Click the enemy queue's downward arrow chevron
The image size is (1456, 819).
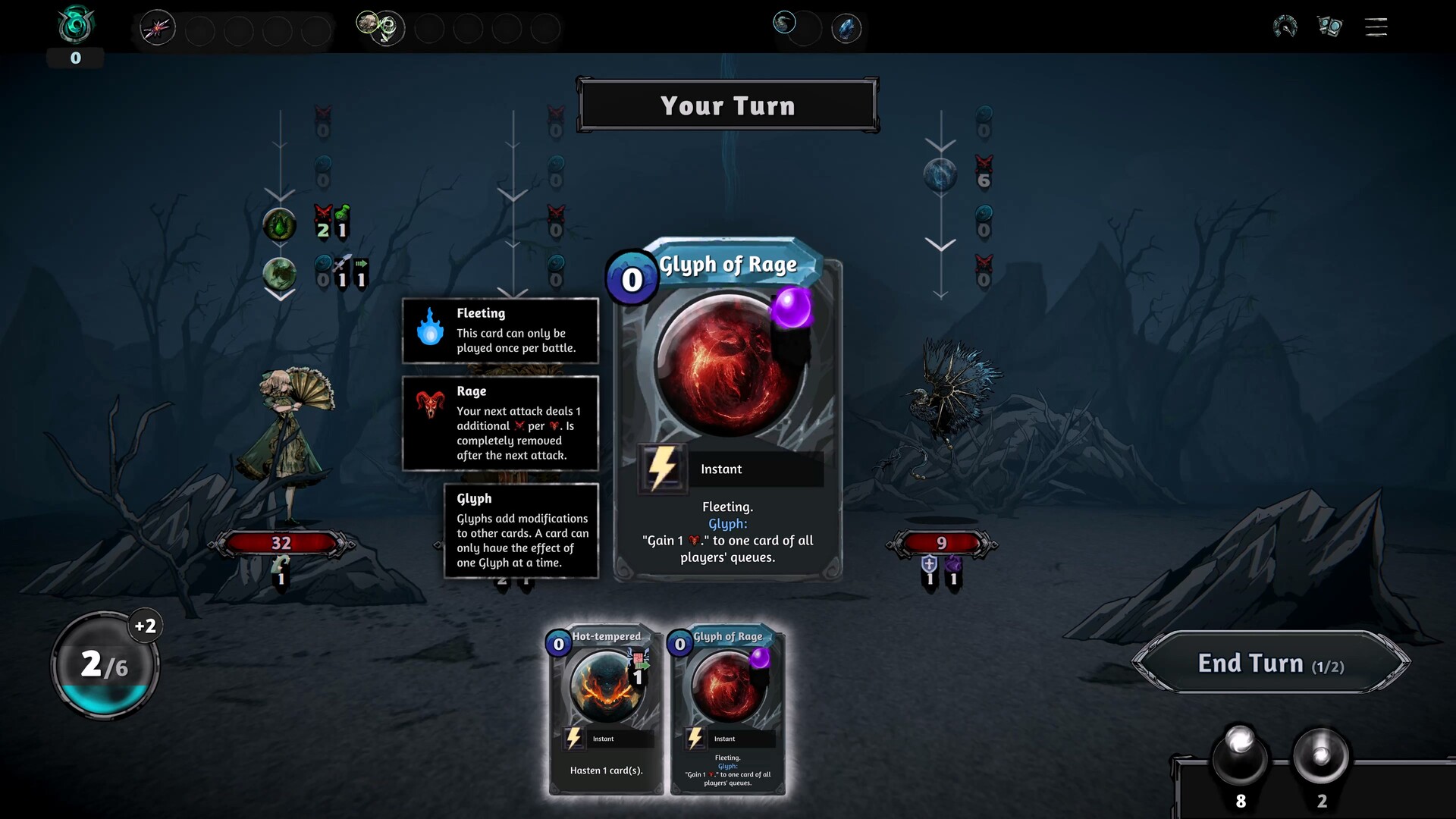940,244
